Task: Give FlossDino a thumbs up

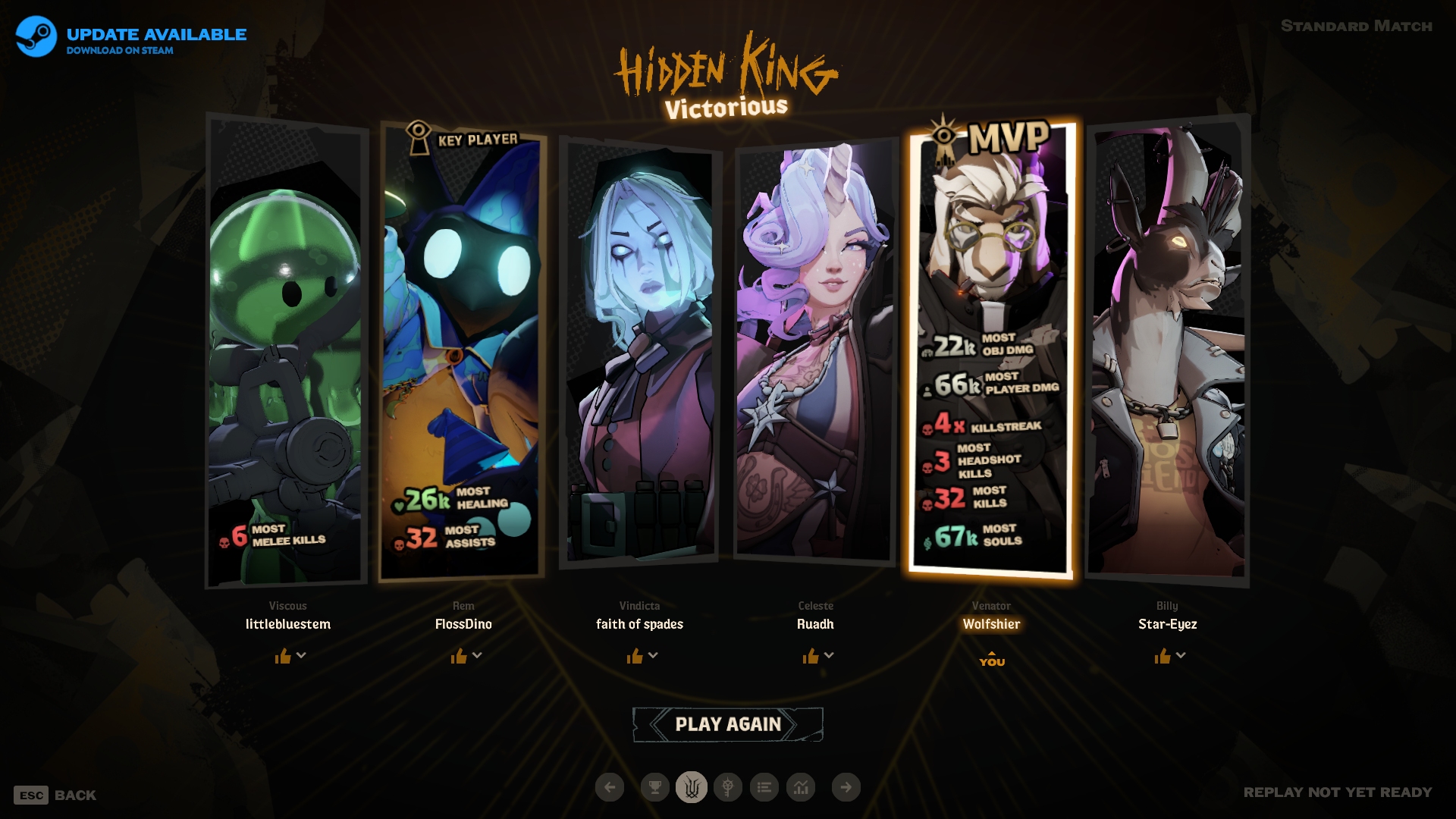Action: click(x=459, y=656)
